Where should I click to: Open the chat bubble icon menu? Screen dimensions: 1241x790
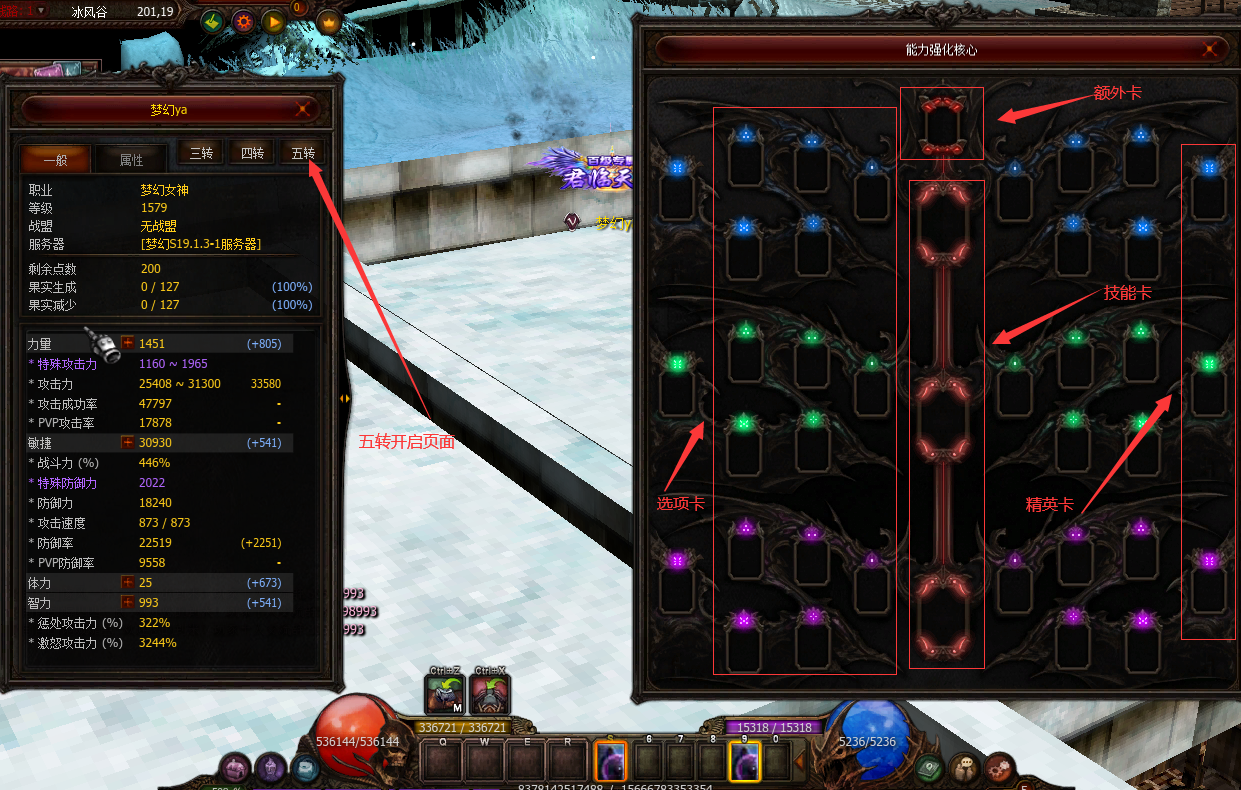[964, 769]
